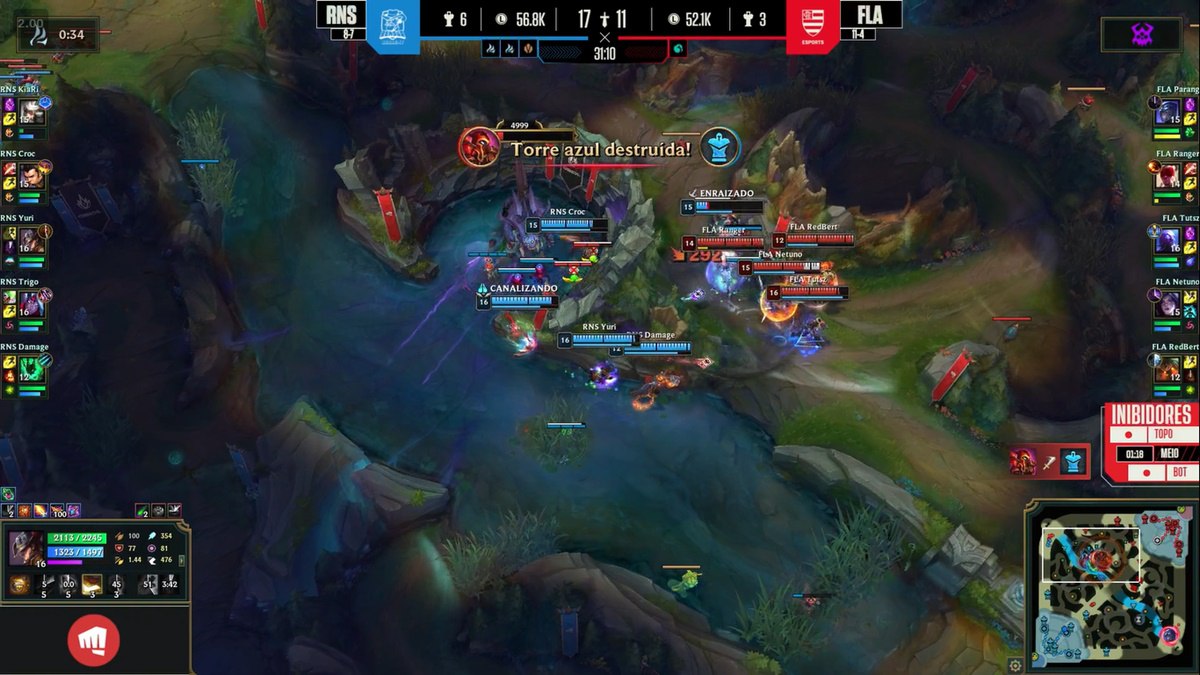Click the FLA red team logo
Image resolution: width=1200 pixels, height=675 pixels.
click(x=812, y=27)
